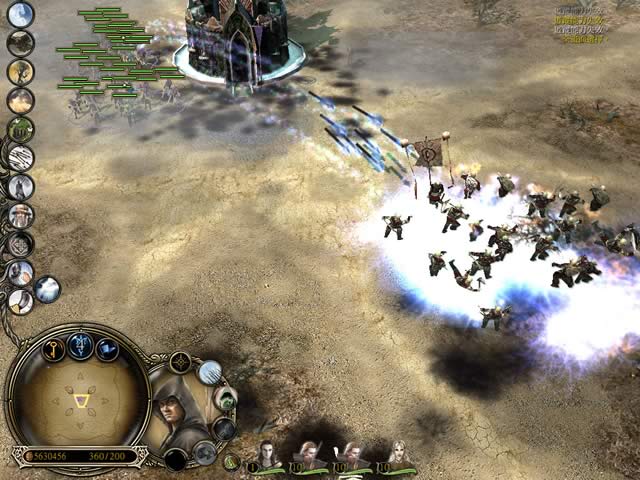Open the blue sword emblem button above the minimap
This screenshot has height=480, width=640.
click(x=81, y=344)
